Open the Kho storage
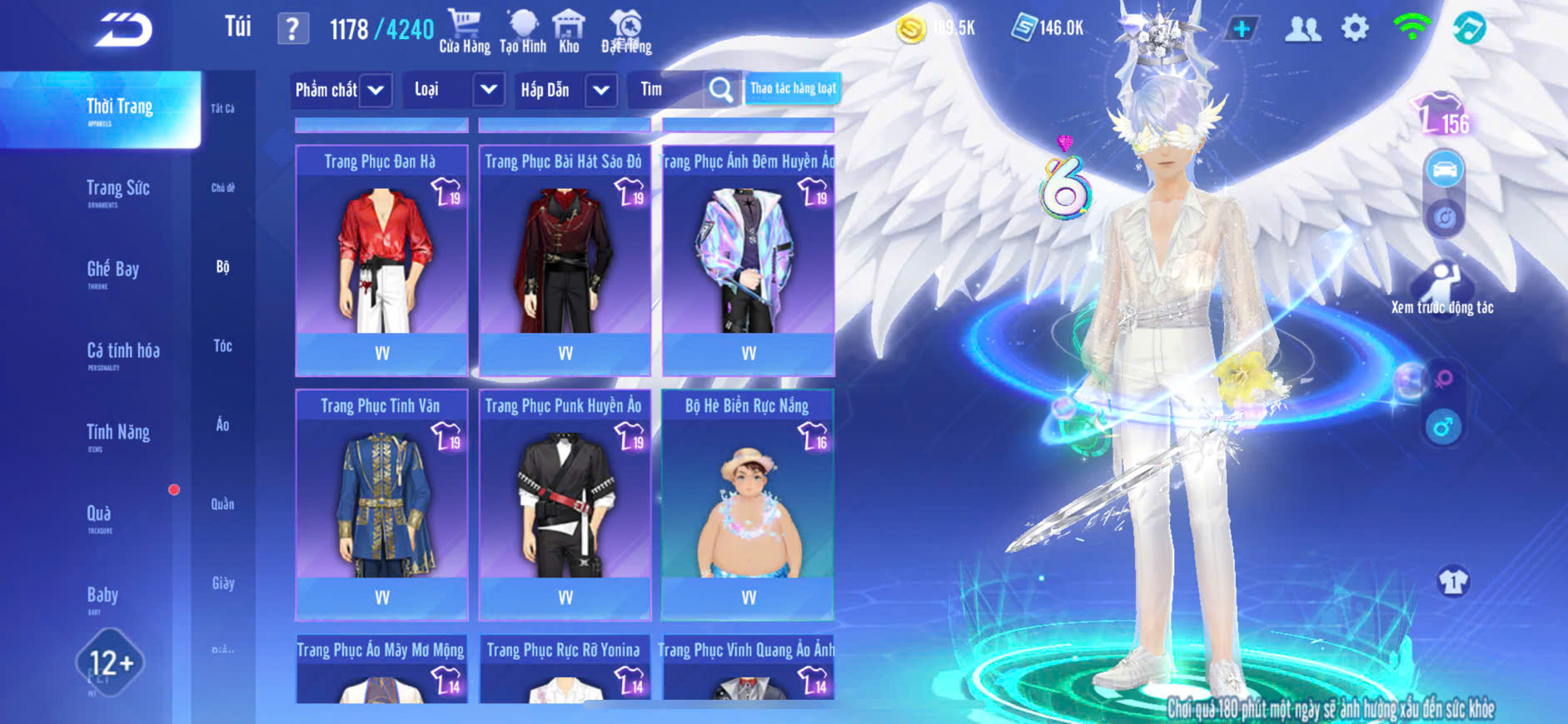The width and height of the screenshot is (1568, 724). tap(569, 32)
